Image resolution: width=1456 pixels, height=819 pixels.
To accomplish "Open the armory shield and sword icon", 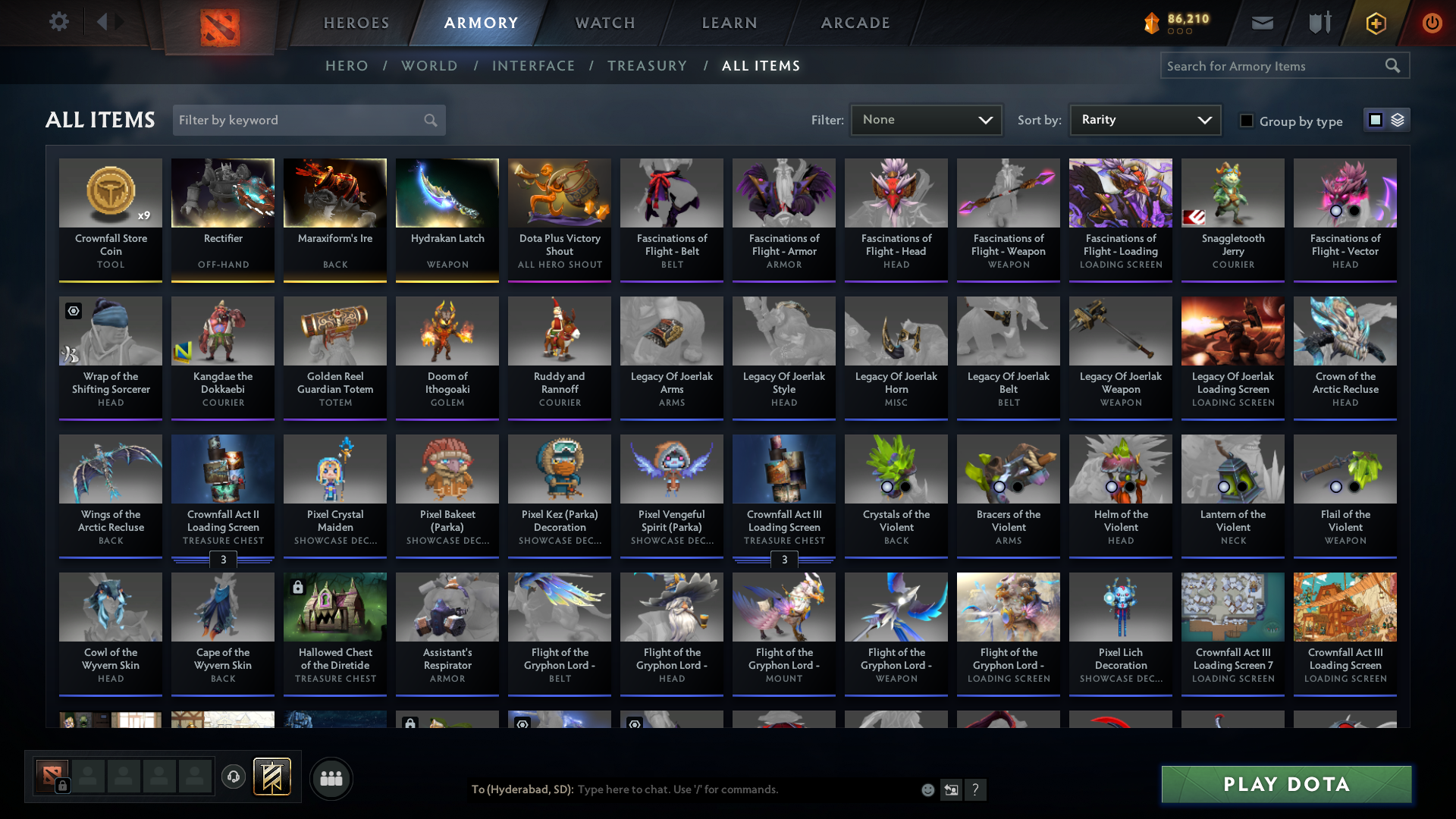I will (x=1319, y=23).
